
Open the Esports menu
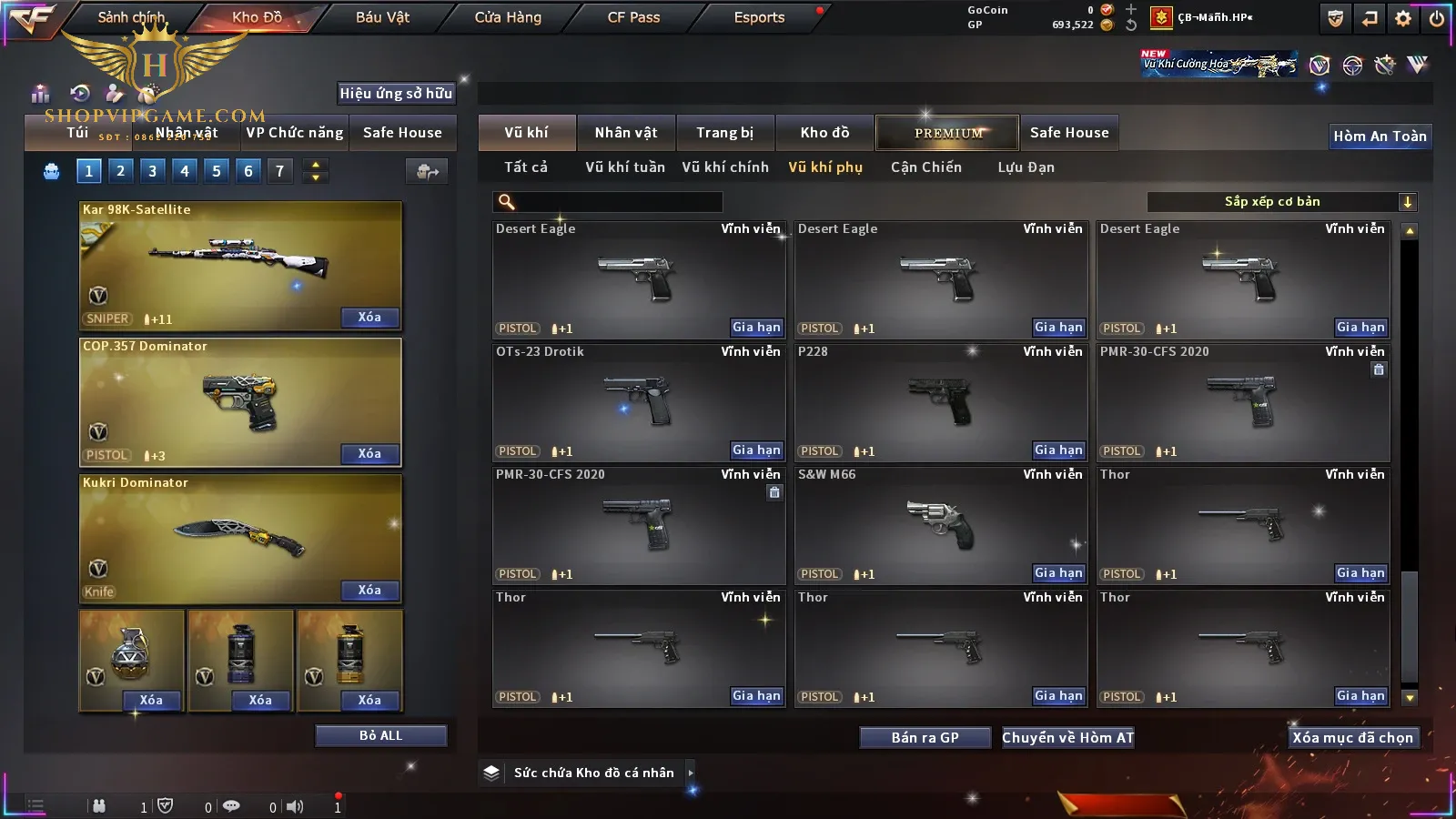759,17
